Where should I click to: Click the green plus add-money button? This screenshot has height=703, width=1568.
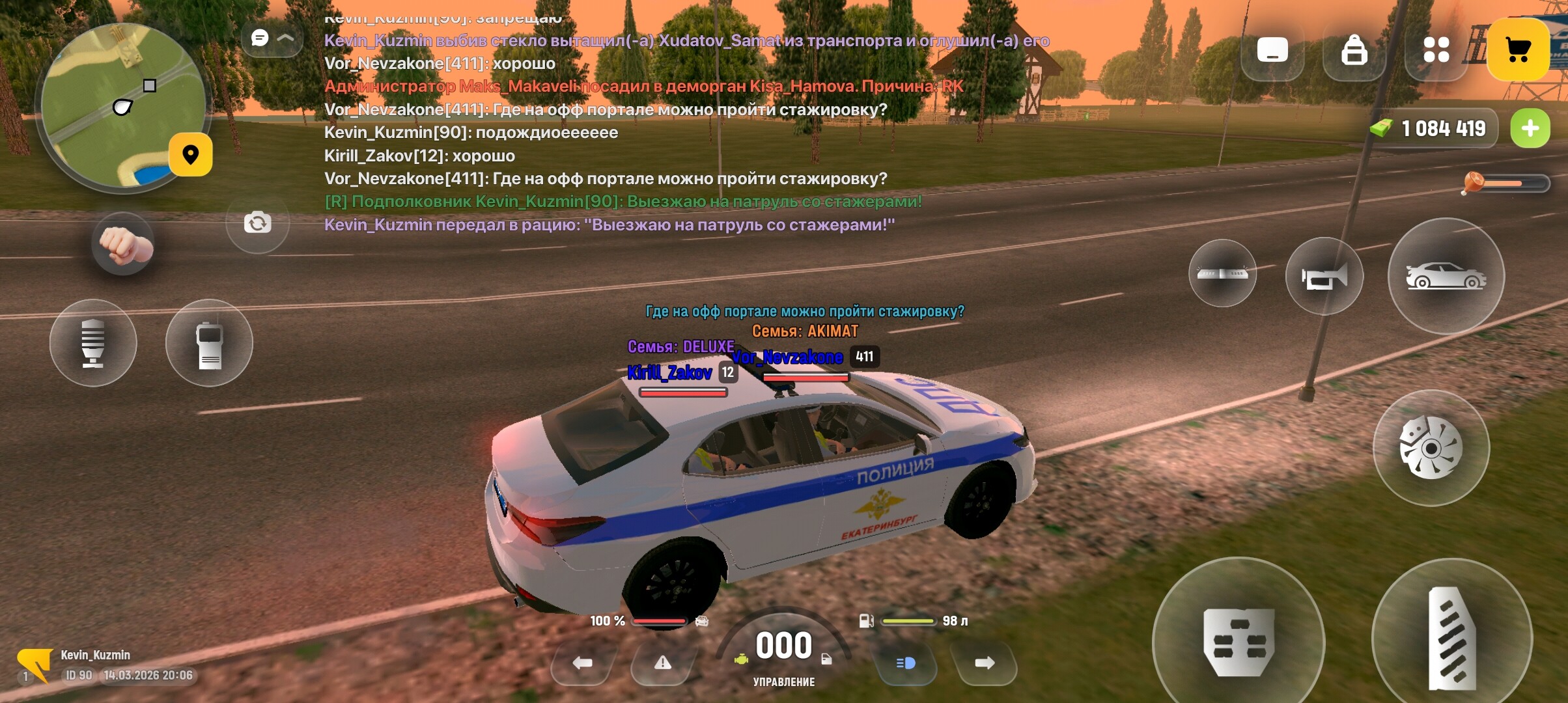coord(1530,128)
